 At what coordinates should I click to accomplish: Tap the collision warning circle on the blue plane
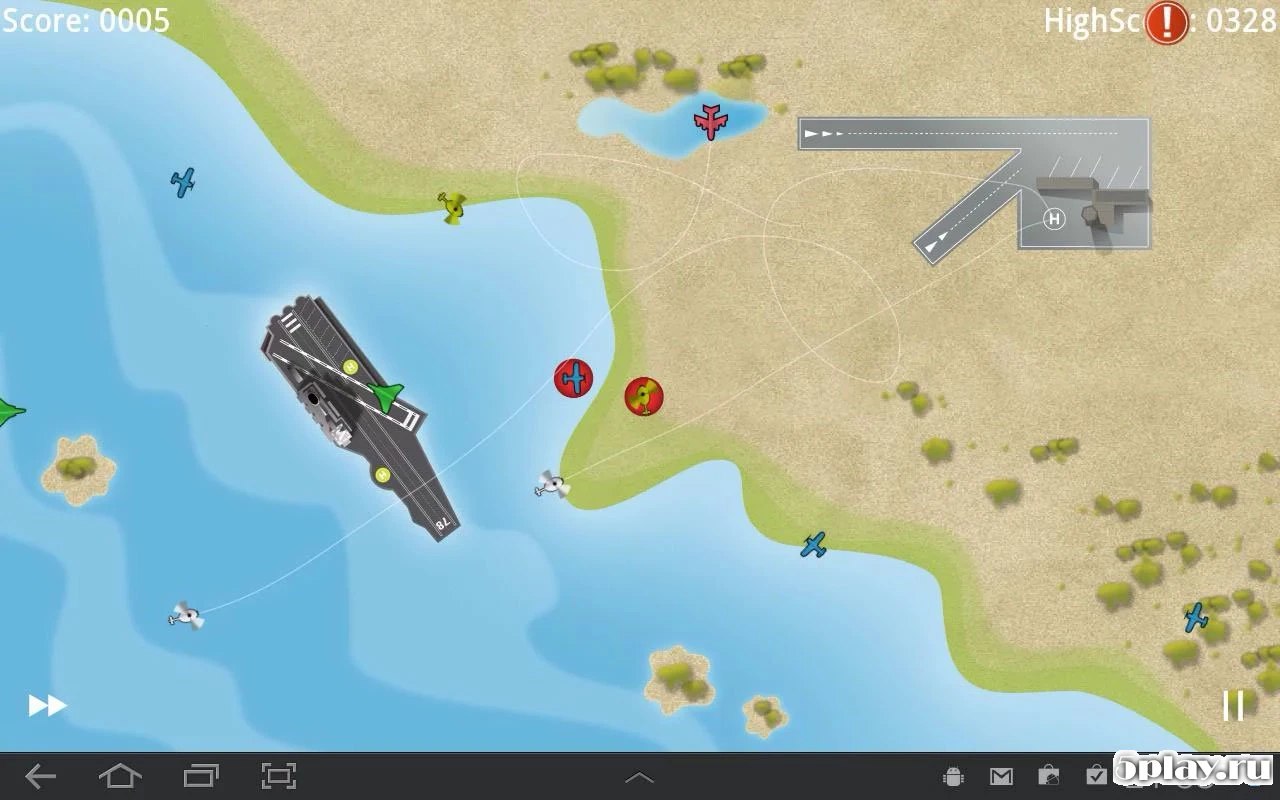[574, 378]
